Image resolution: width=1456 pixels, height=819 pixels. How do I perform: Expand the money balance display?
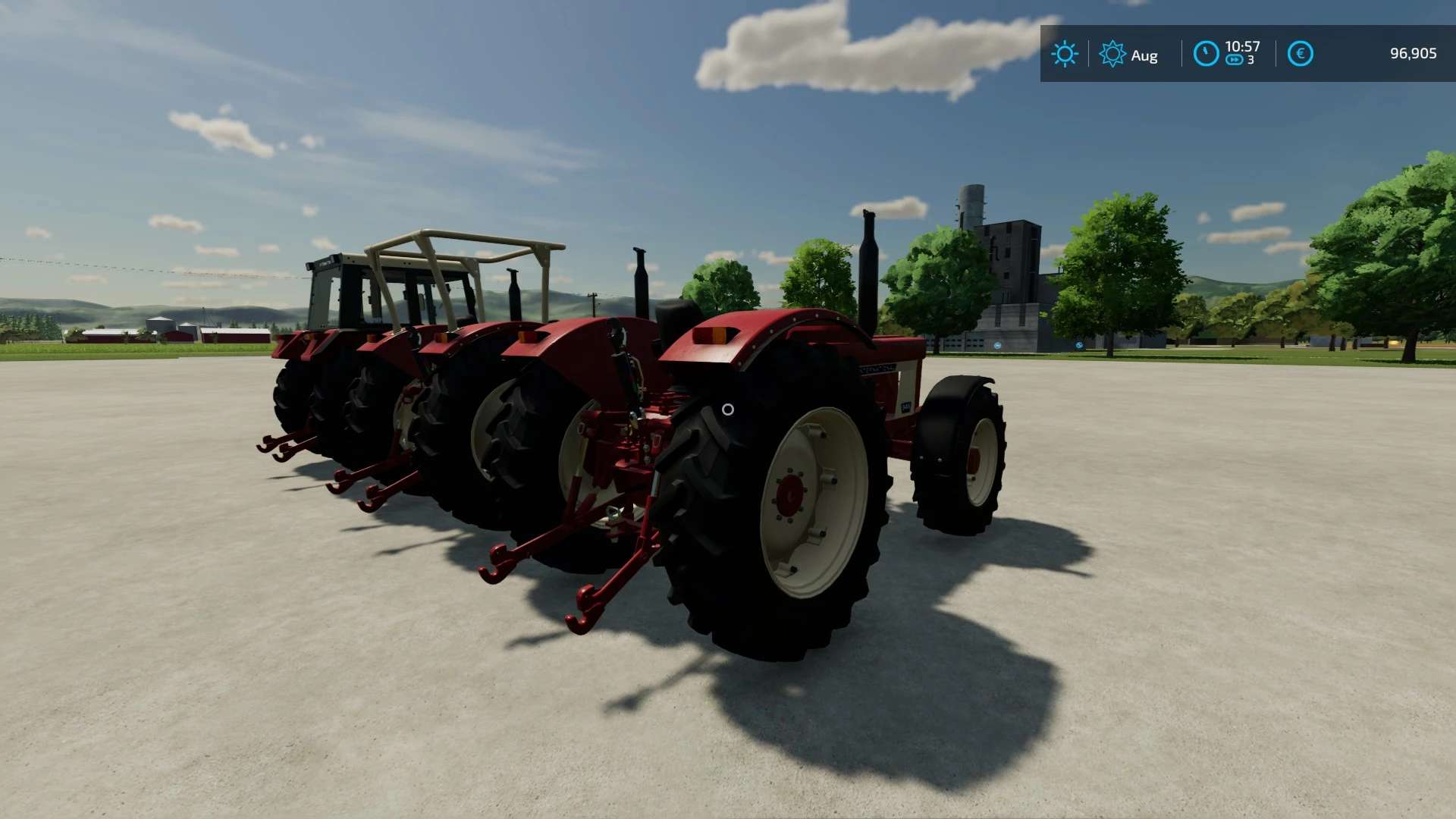point(1412,53)
